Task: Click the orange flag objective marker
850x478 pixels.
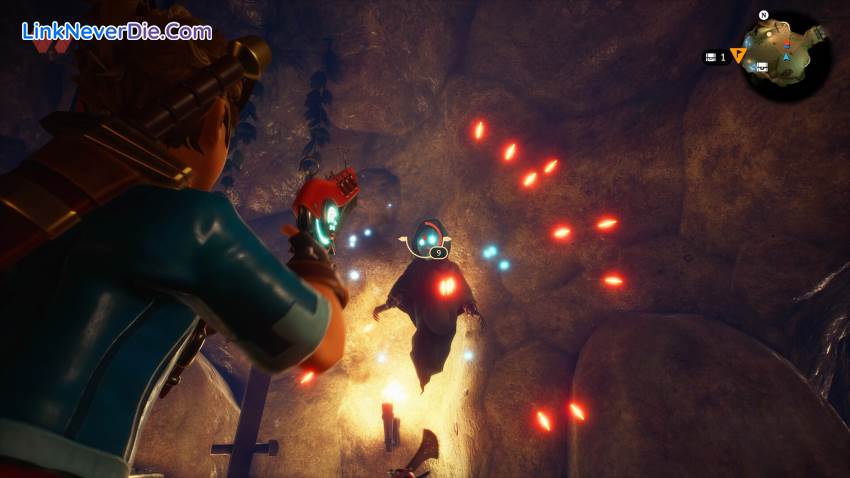Action: coord(739,56)
